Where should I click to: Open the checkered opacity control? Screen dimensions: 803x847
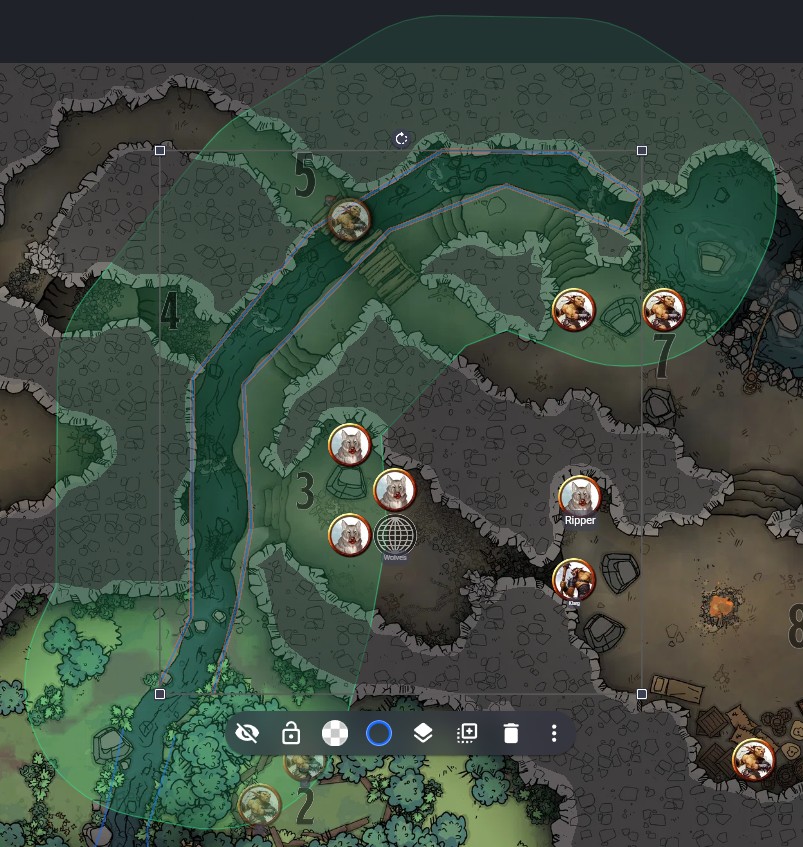click(335, 733)
